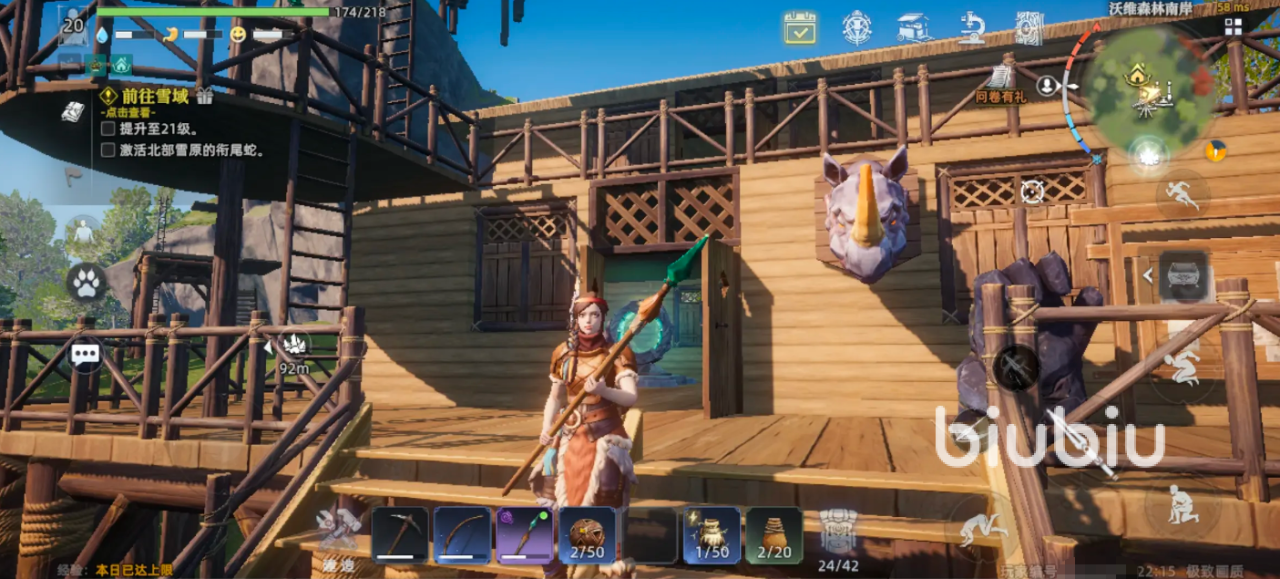Screen dimensions: 1280x579
Task: Open the crossed-pickaxes emblem menu
Action: tap(857, 28)
